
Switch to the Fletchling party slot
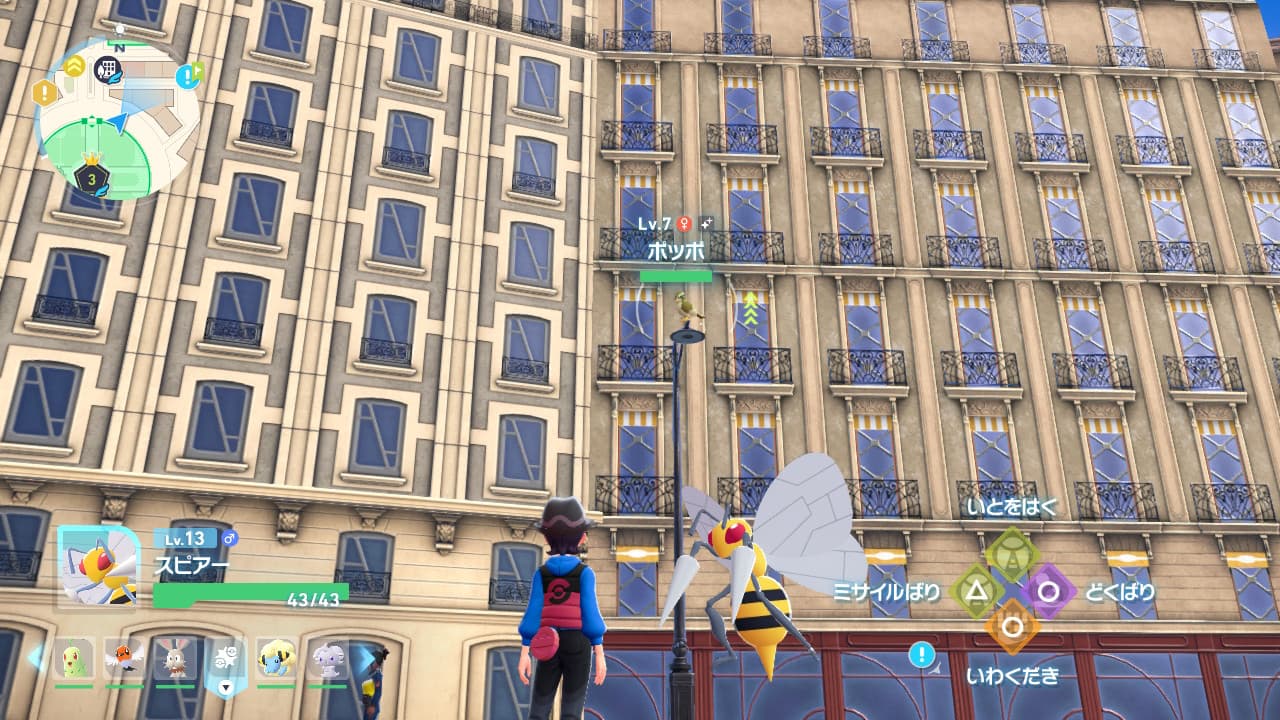point(124,659)
